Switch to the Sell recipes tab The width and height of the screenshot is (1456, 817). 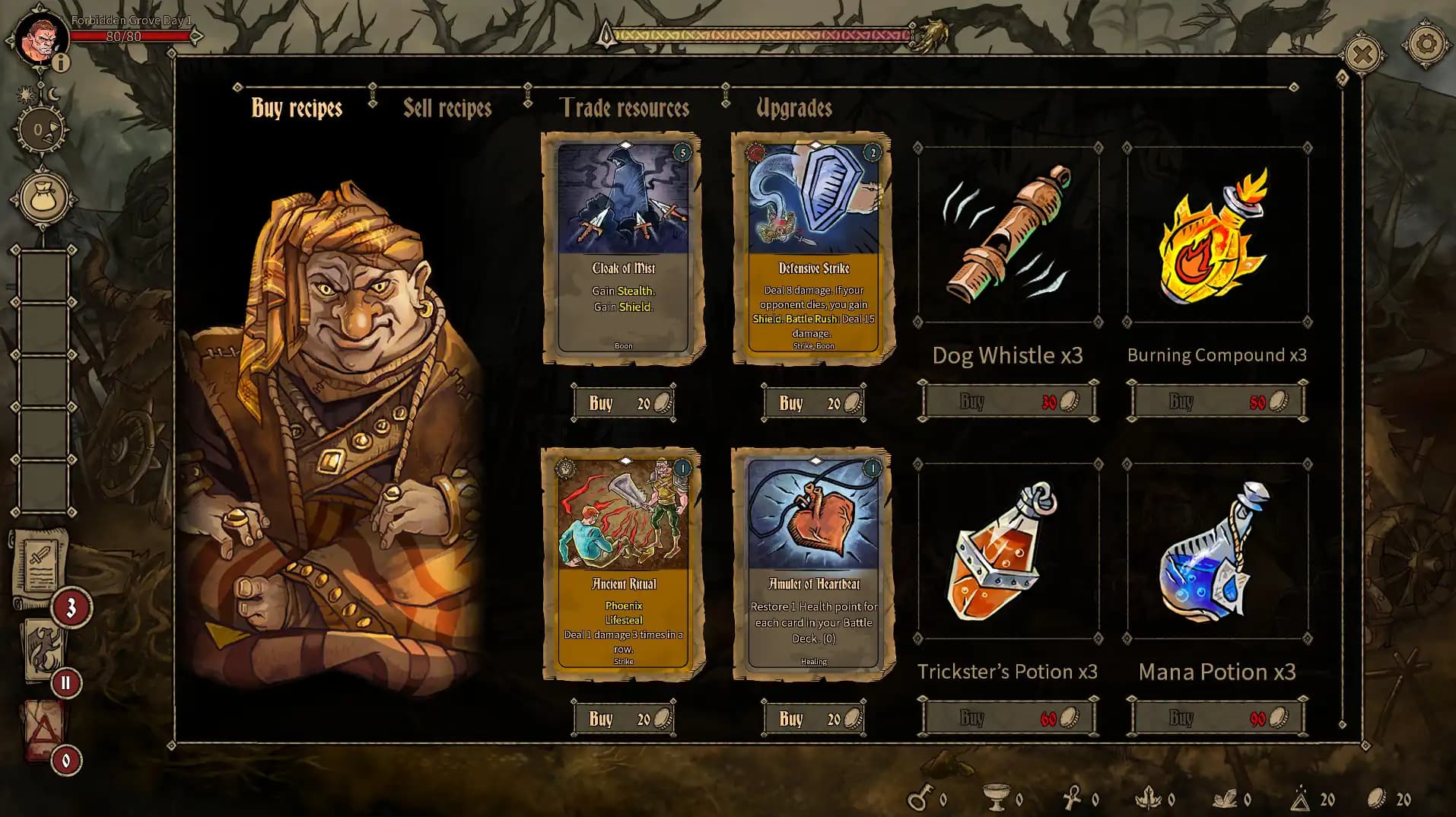(x=447, y=108)
